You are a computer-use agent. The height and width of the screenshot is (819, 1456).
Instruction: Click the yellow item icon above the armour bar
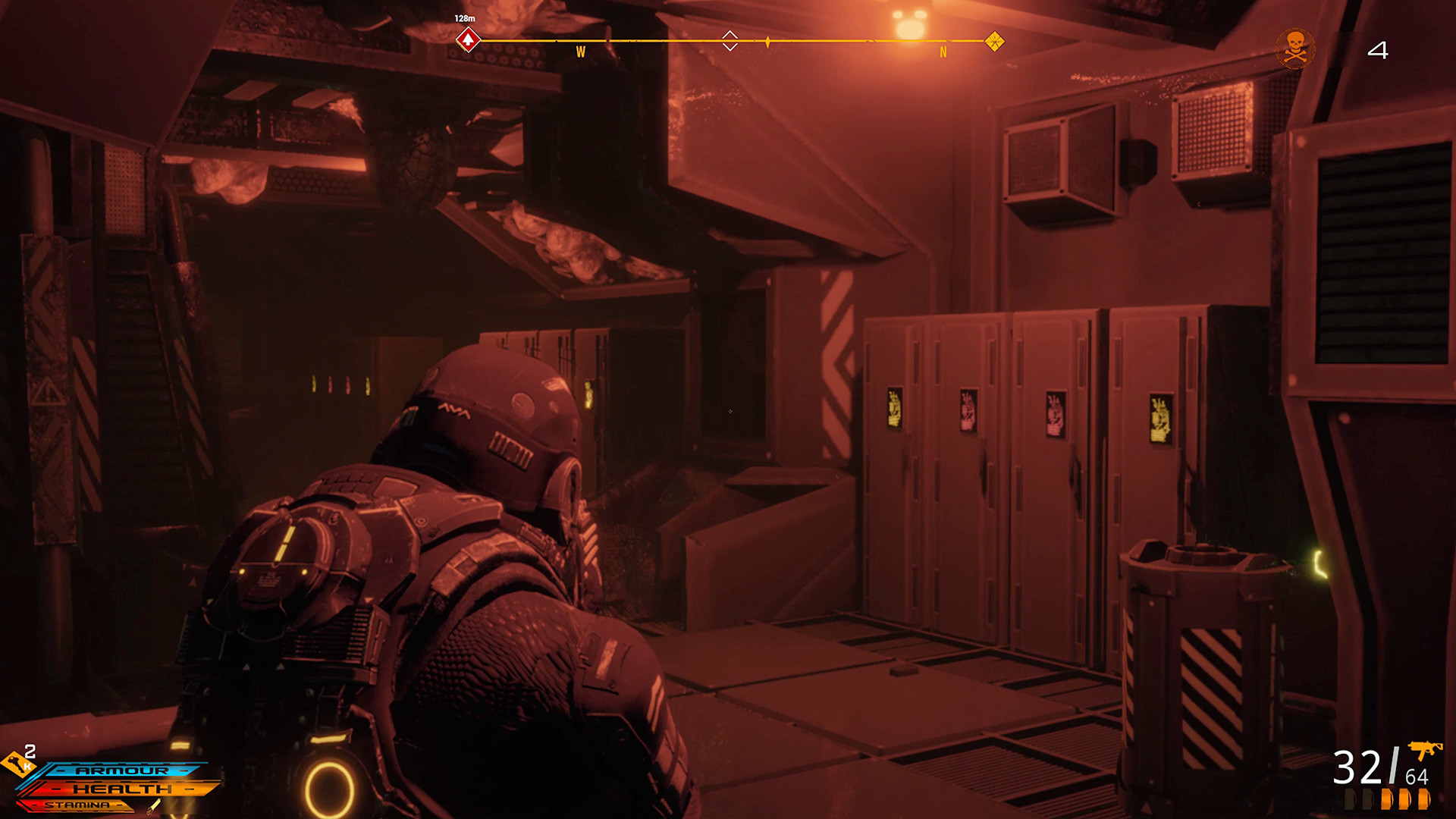[x=16, y=763]
